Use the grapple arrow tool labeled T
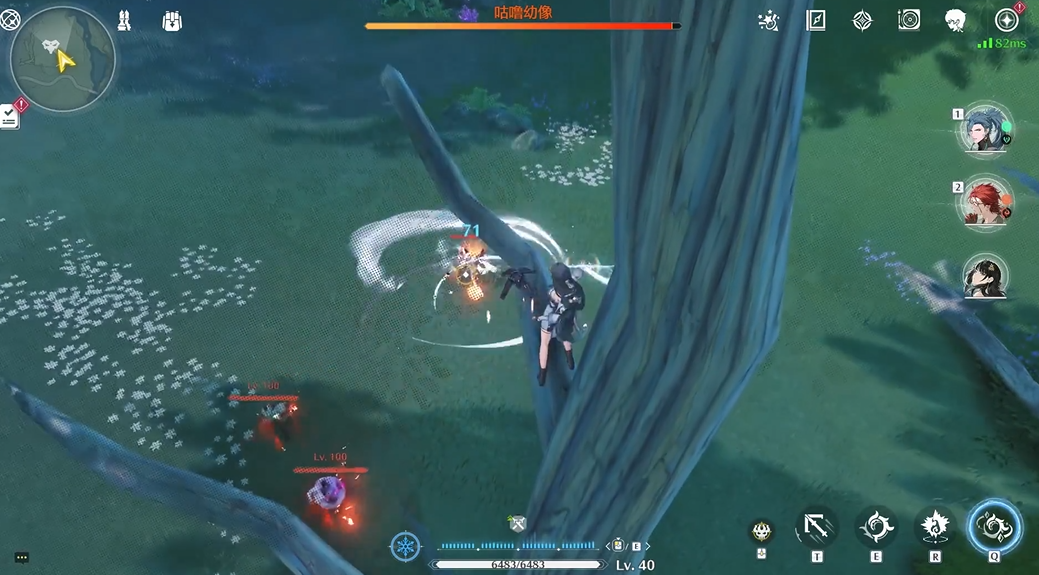 (817, 527)
